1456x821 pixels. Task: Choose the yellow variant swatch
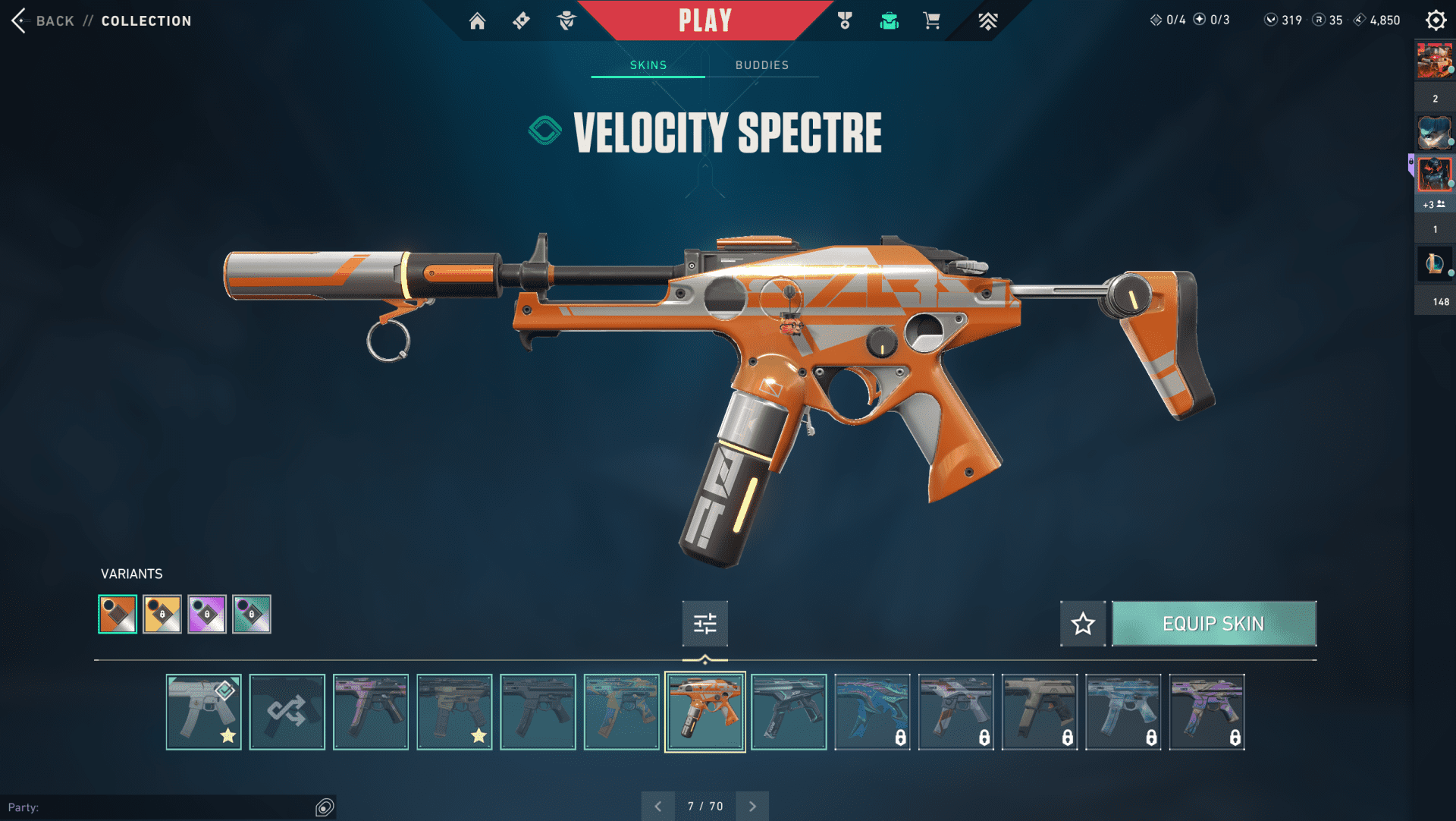(162, 614)
